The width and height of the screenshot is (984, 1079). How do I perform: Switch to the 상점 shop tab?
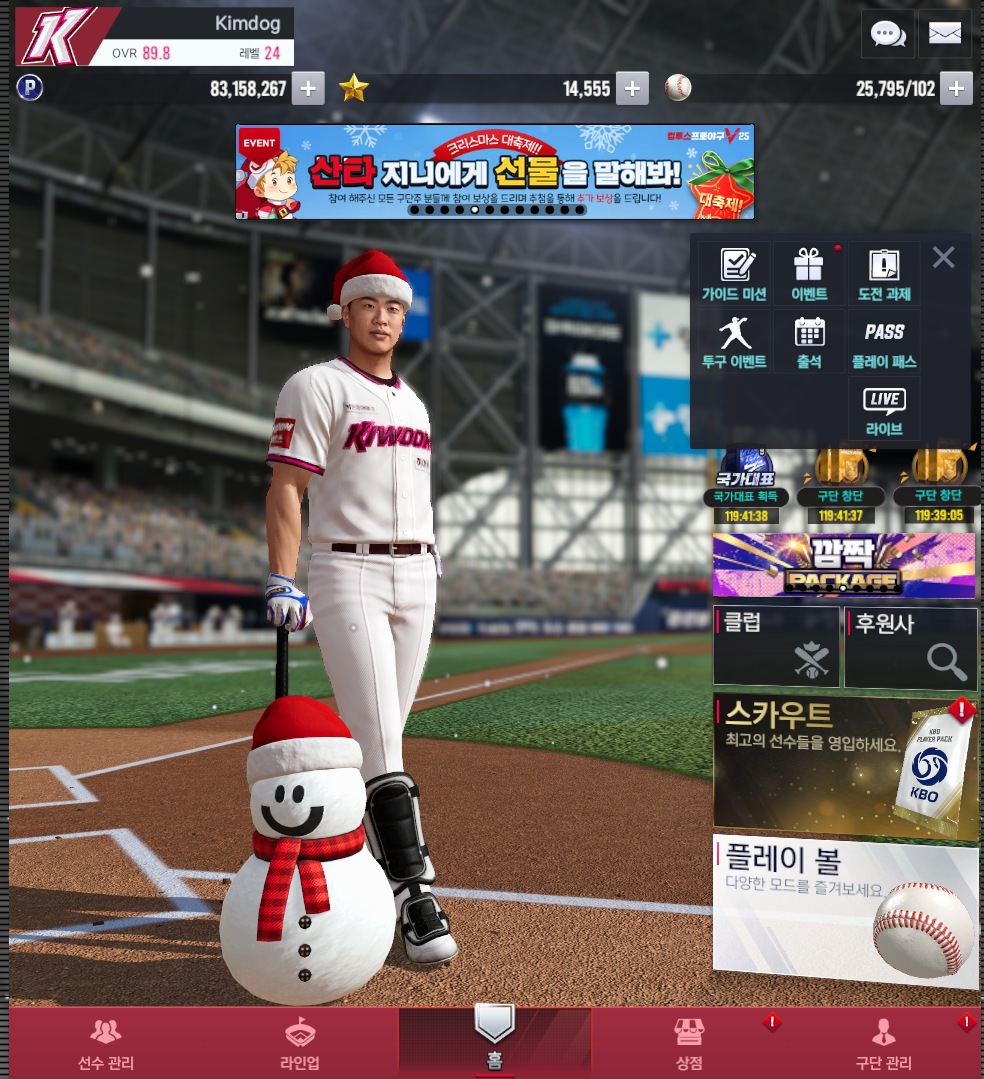click(689, 1043)
